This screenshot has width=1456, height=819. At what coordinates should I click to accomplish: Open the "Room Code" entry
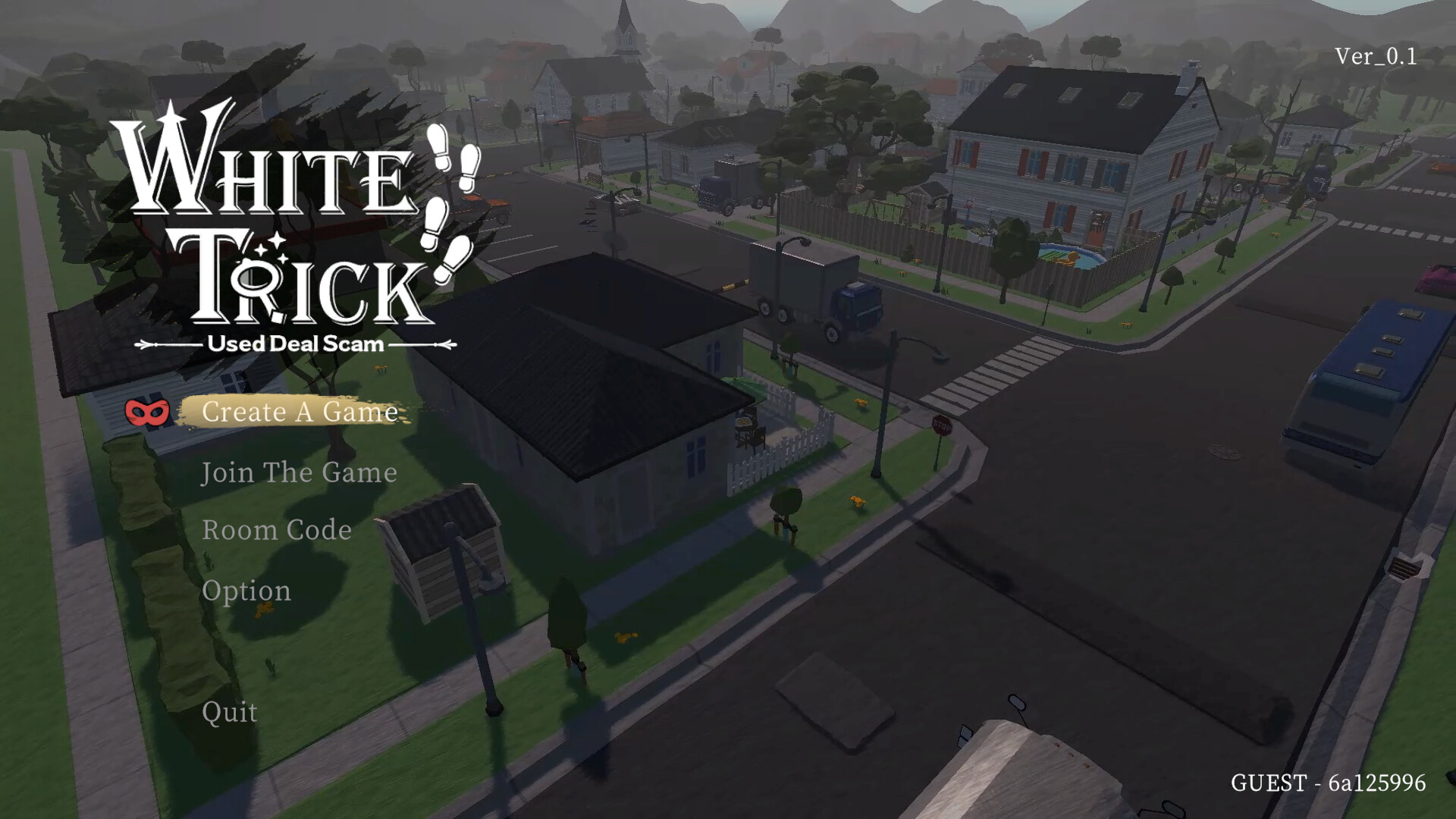(275, 530)
